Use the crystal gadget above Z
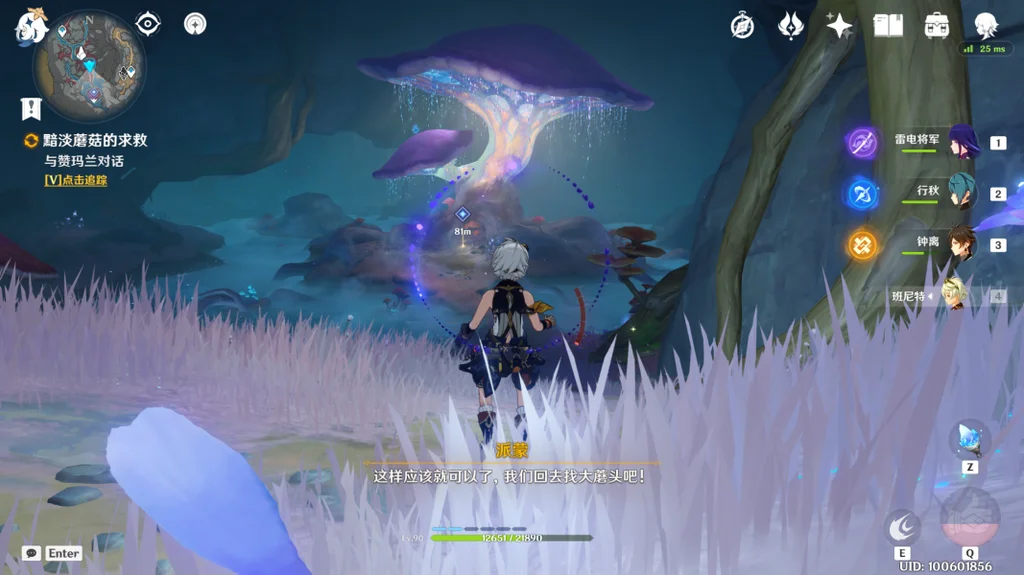 pyautogui.click(x=969, y=438)
